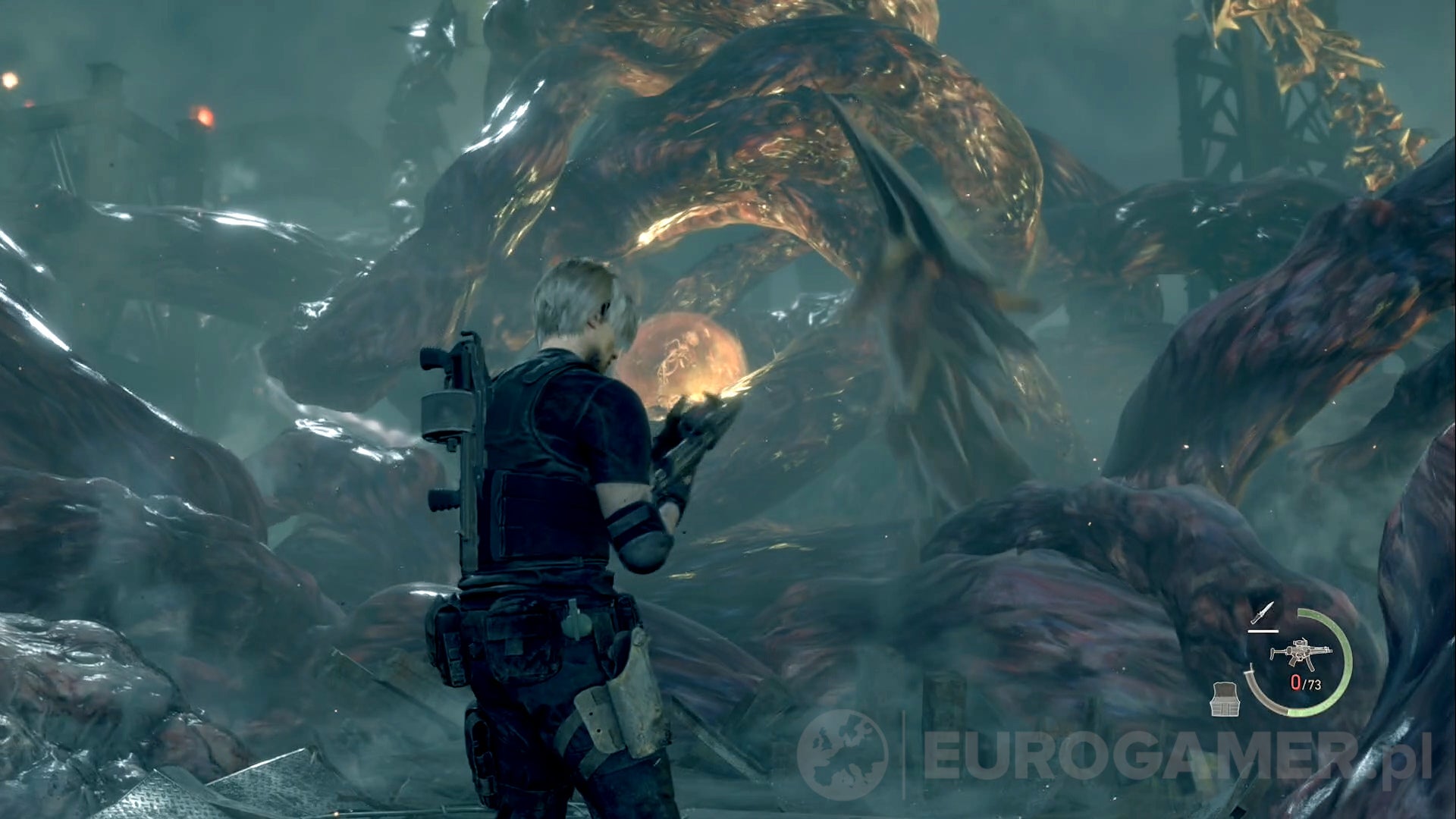1456x819 pixels.
Task: Click the knife durability bar
Action: (1263, 631)
